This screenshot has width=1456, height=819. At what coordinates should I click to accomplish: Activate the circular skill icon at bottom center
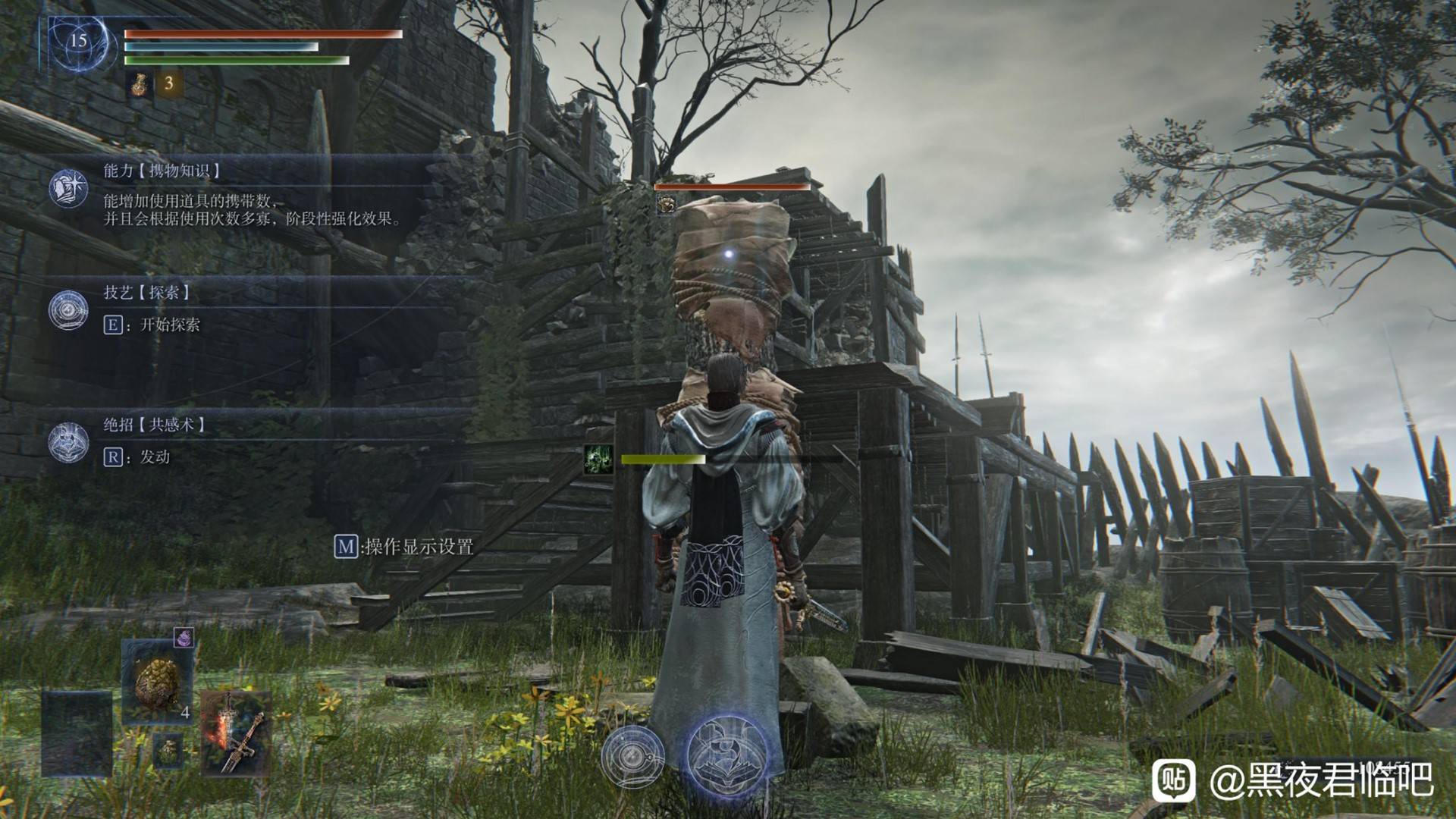coord(632,756)
